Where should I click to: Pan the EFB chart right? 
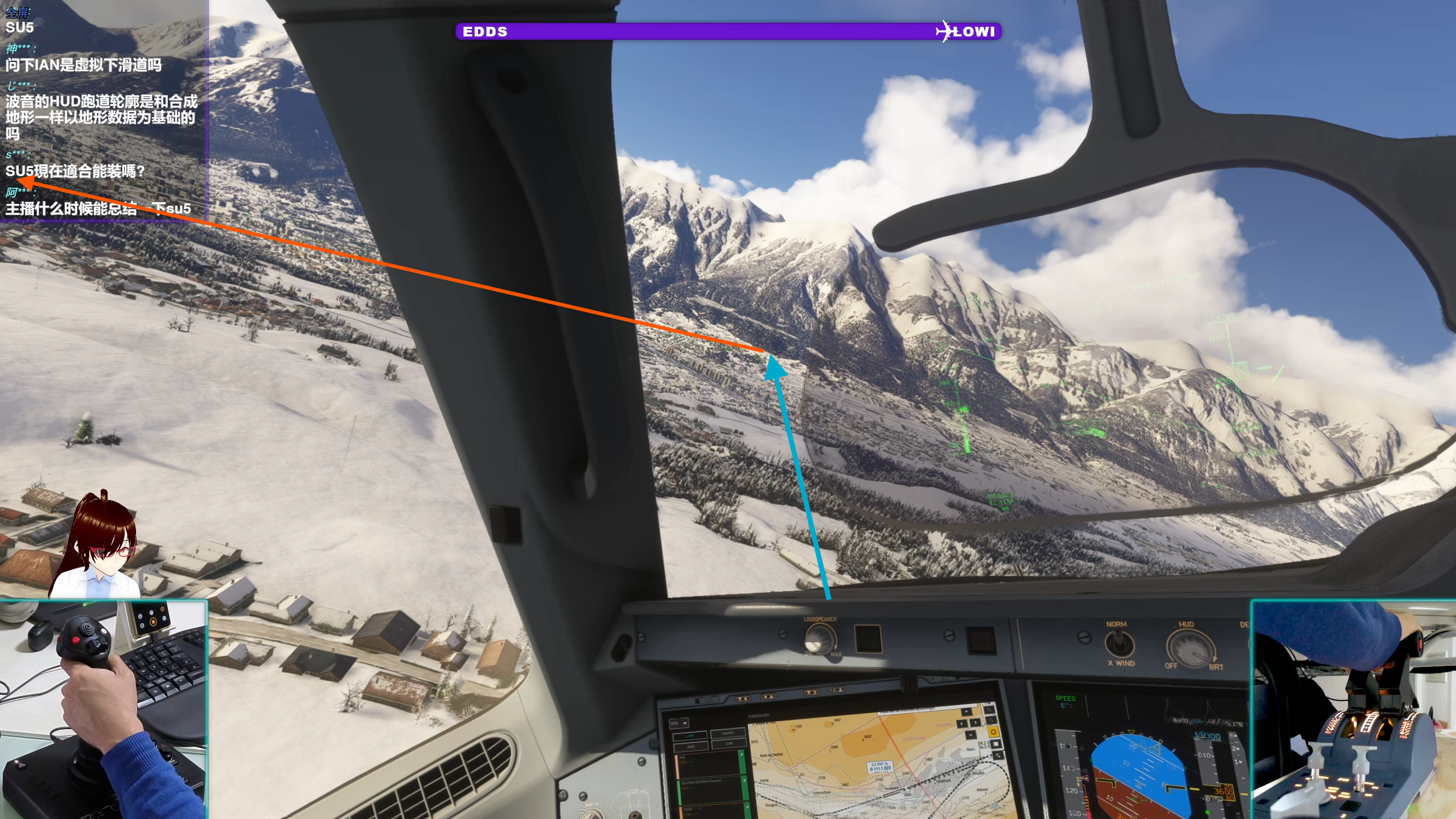click(x=975, y=723)
